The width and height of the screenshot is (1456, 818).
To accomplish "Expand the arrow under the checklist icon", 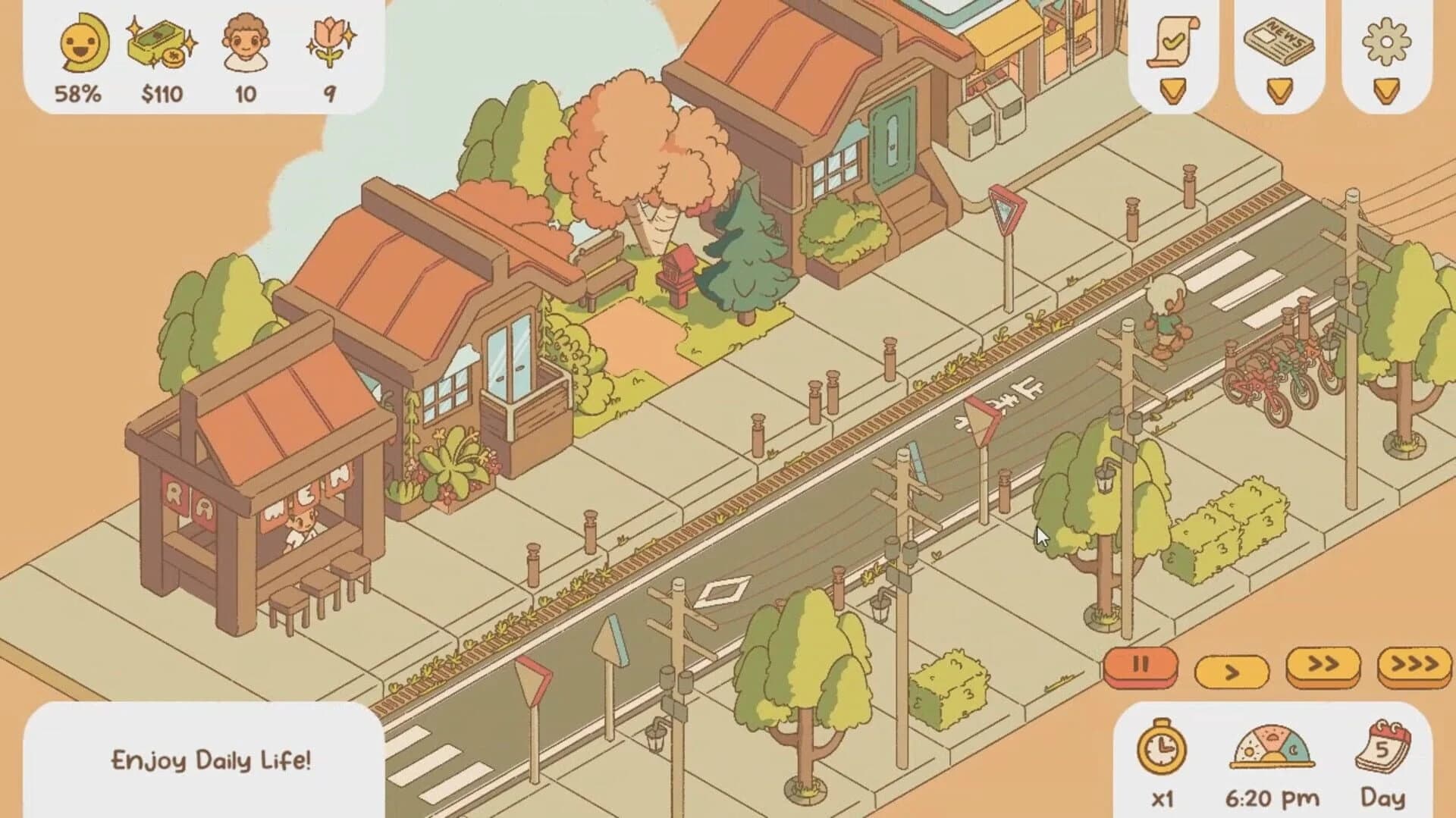I will coord(1174,91).
